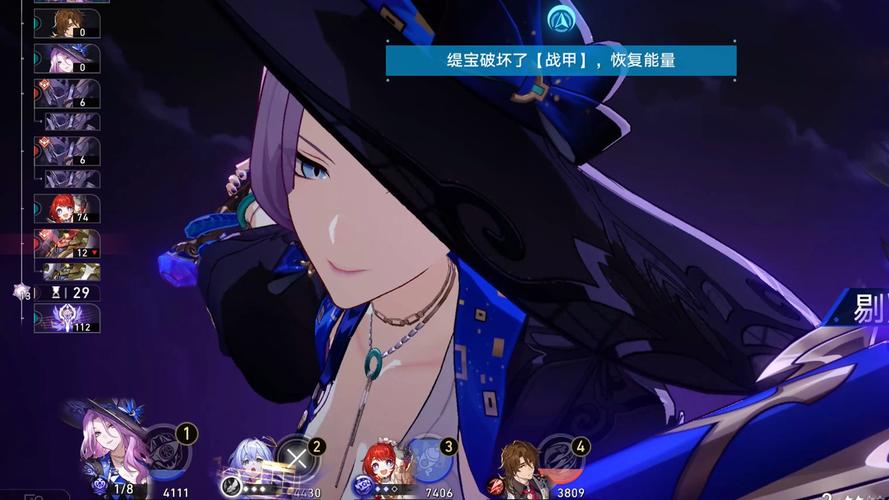Activate the brown-haired character's ultimate, button 4
Viewport: 889px width, 500px height.
560,456
